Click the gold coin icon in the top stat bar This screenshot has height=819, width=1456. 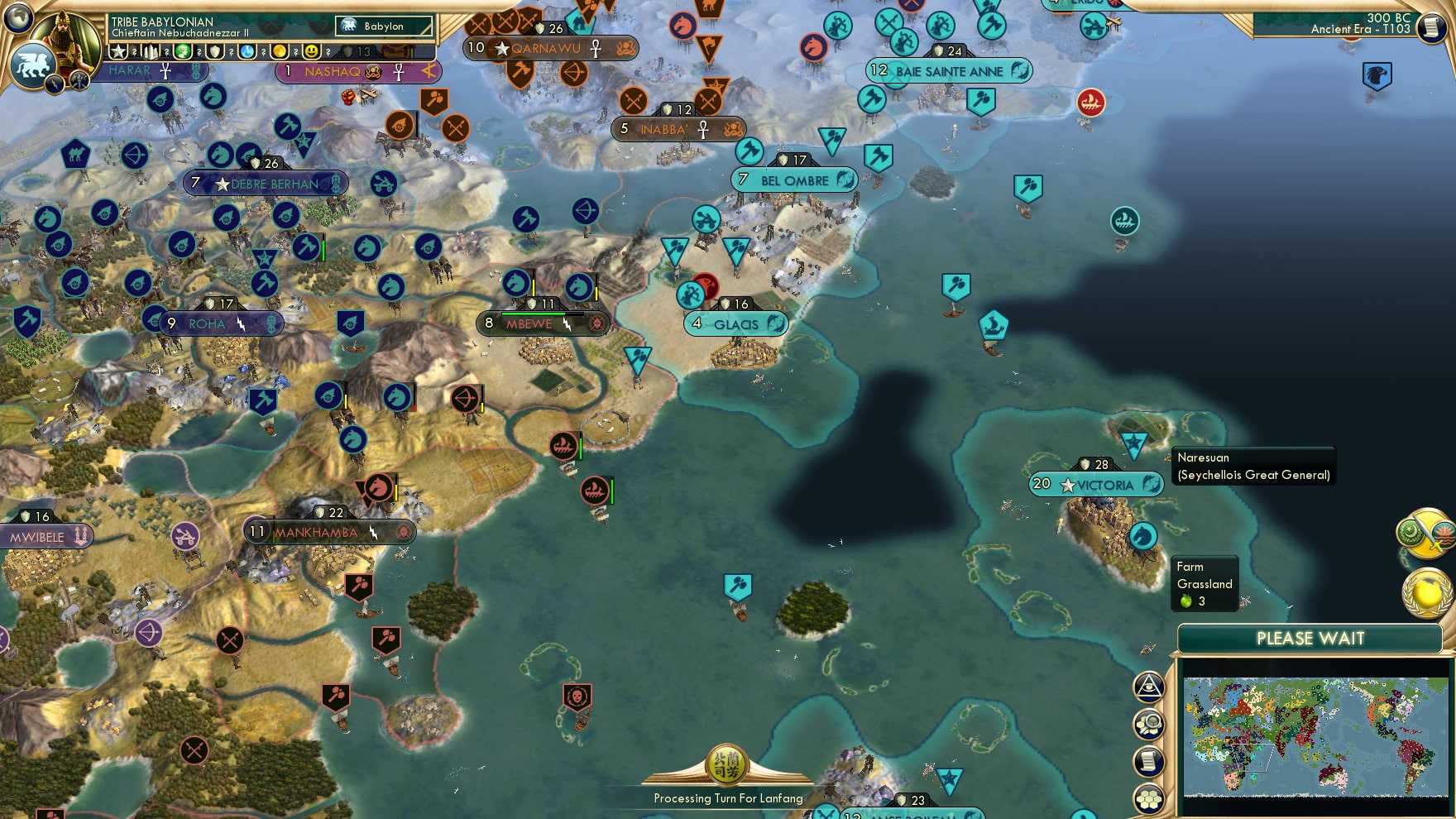(x=279, y=52)
